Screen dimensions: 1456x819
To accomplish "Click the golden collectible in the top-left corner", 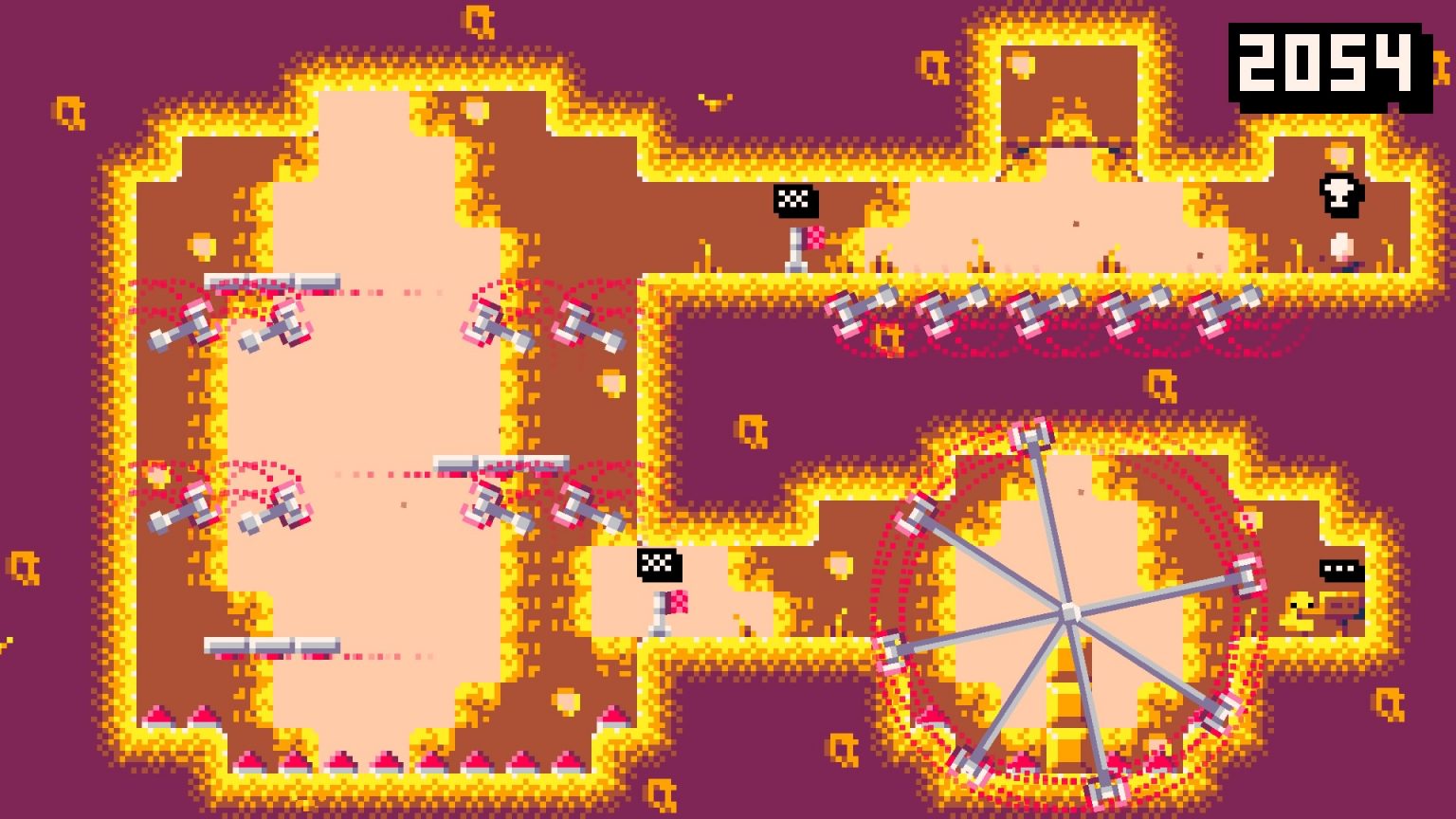I will (71, 113).
